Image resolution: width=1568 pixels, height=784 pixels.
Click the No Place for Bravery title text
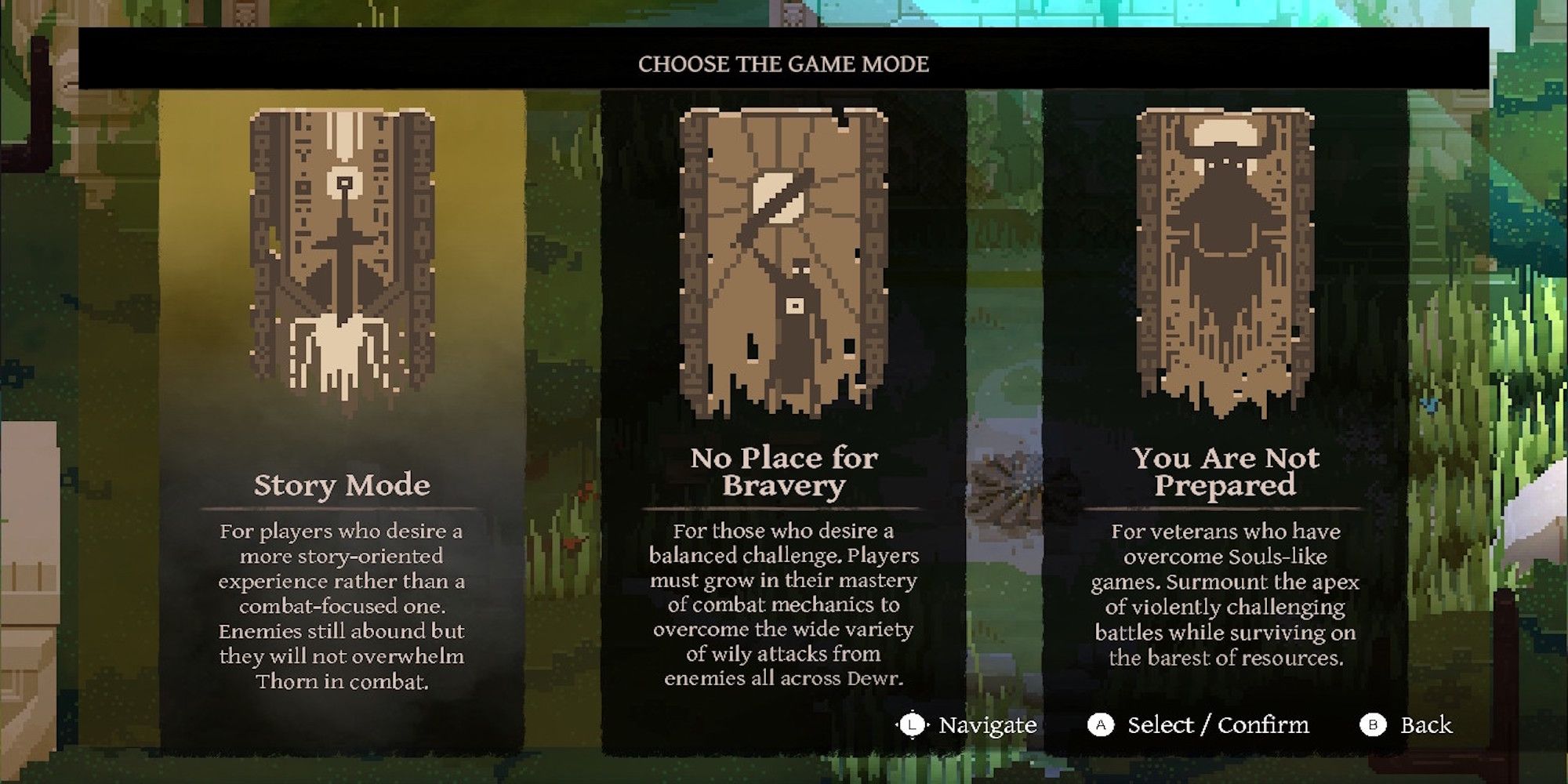(782, 474)
